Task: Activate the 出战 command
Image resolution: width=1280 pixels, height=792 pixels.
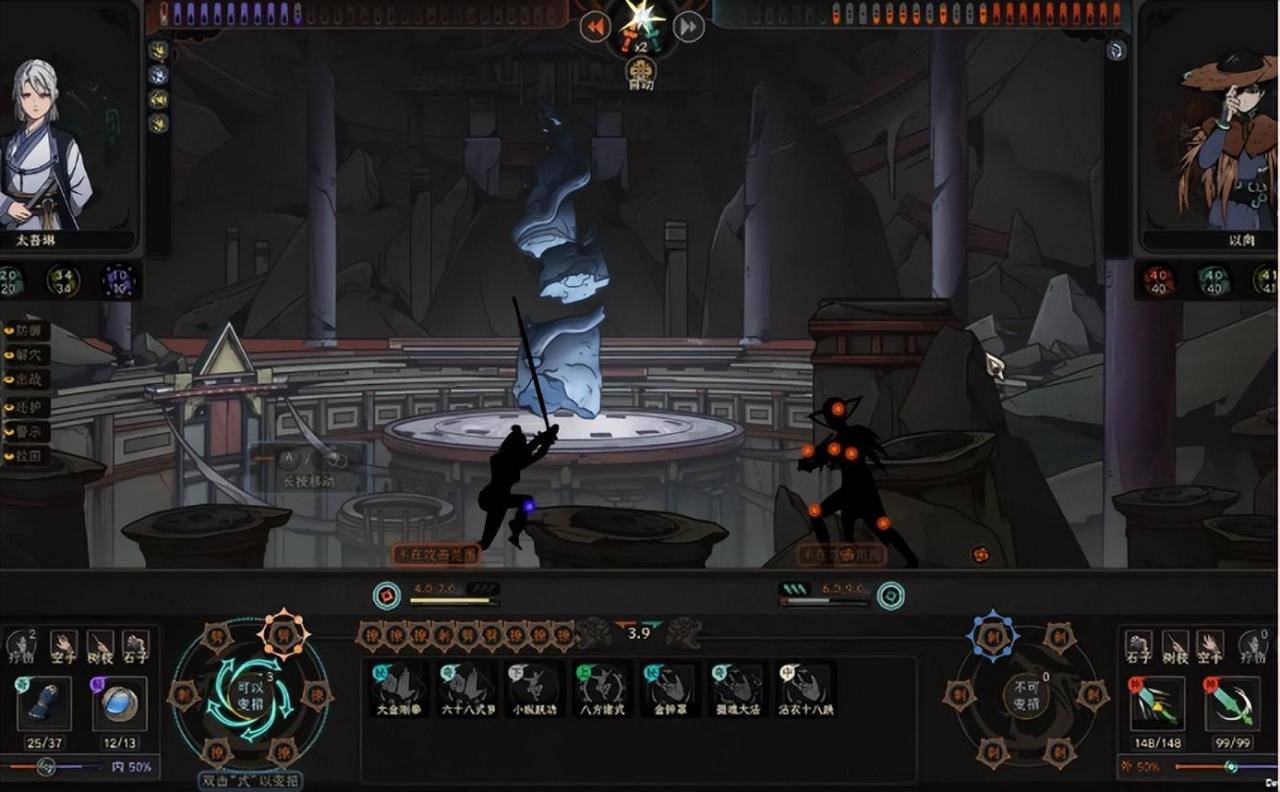Action: pos(26,380)
